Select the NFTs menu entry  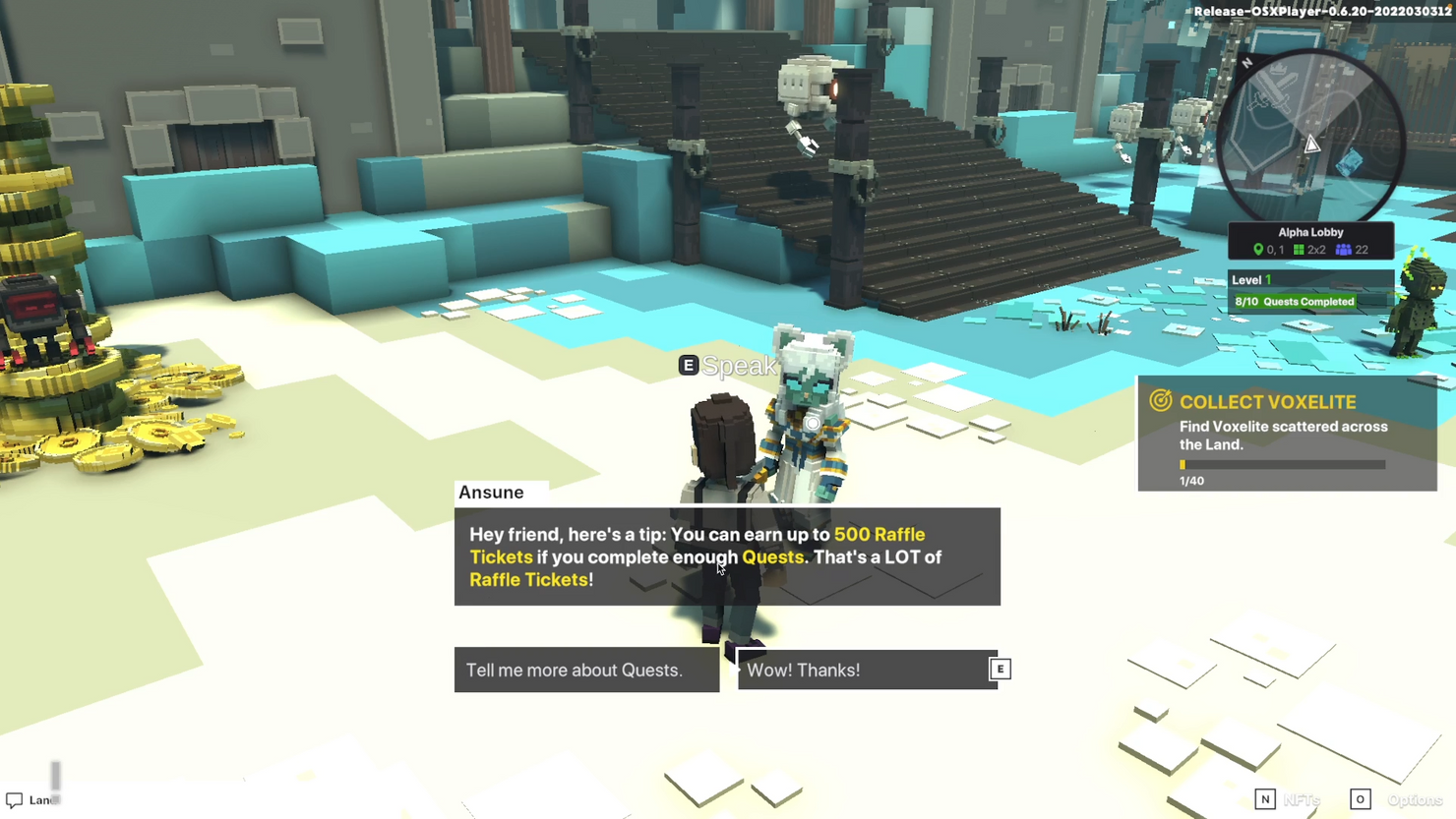tap(1301, 799)
